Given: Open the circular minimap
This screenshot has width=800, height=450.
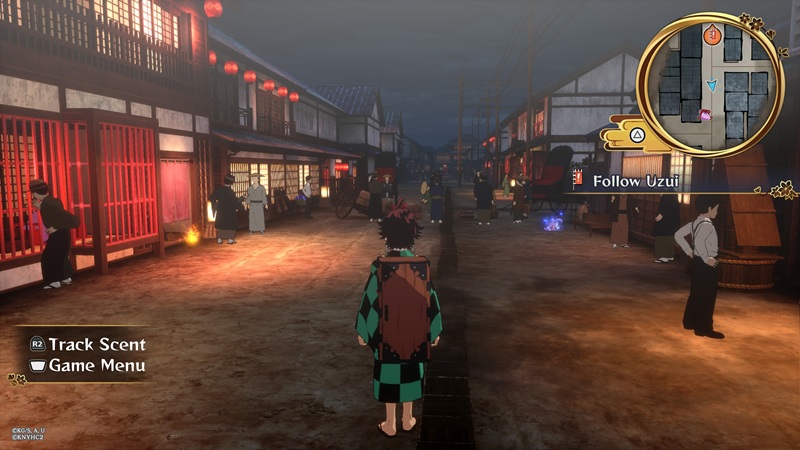Looking at the screenshot, I should 710,84.
